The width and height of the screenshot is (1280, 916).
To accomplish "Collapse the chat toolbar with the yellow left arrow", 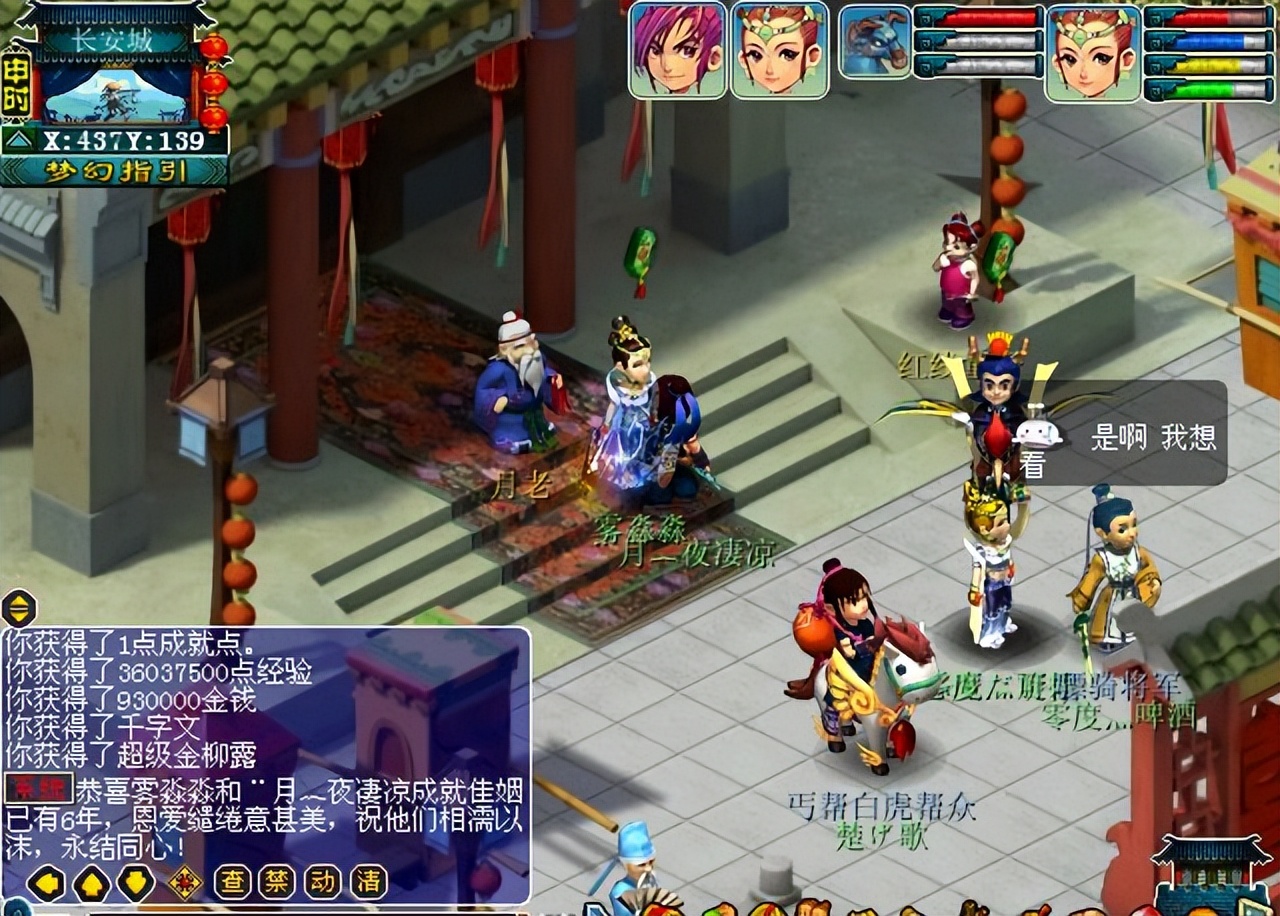I will tap(46, 882).
